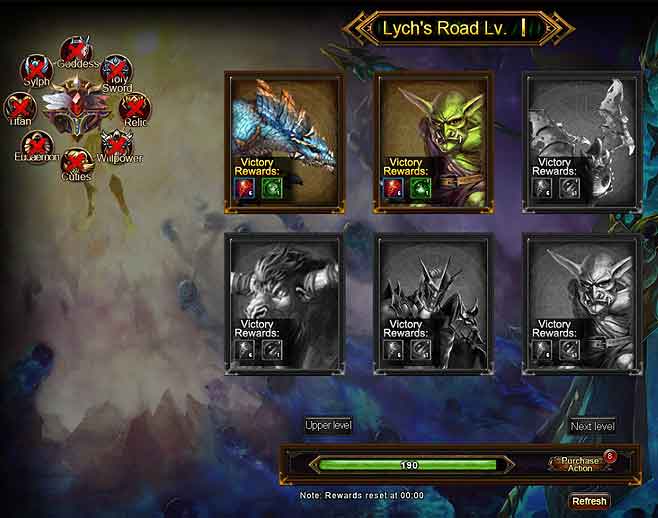Viewport: 658px width, 518px height.
Task: Click the central winged emblem of the wheel
Action: pos(76,110)
